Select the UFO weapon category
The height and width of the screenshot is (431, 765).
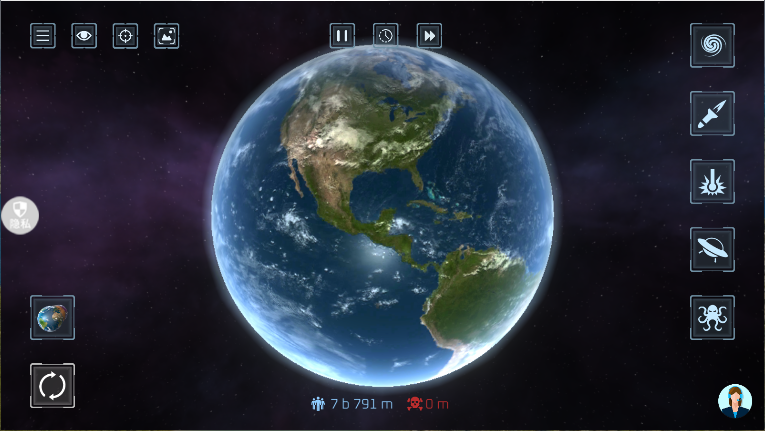712,249
